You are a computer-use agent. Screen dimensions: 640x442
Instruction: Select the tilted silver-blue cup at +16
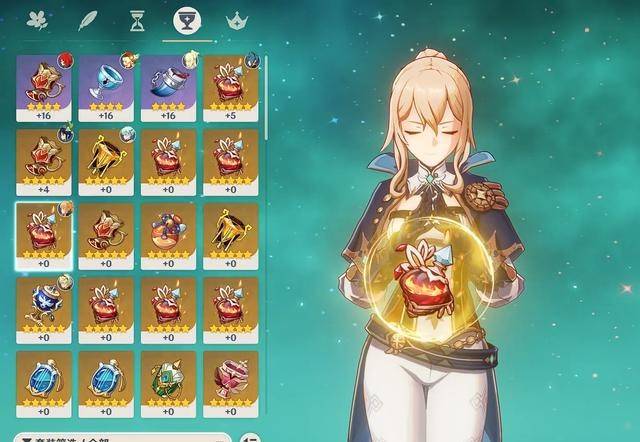pyautogui.click(x=169, y=87)
